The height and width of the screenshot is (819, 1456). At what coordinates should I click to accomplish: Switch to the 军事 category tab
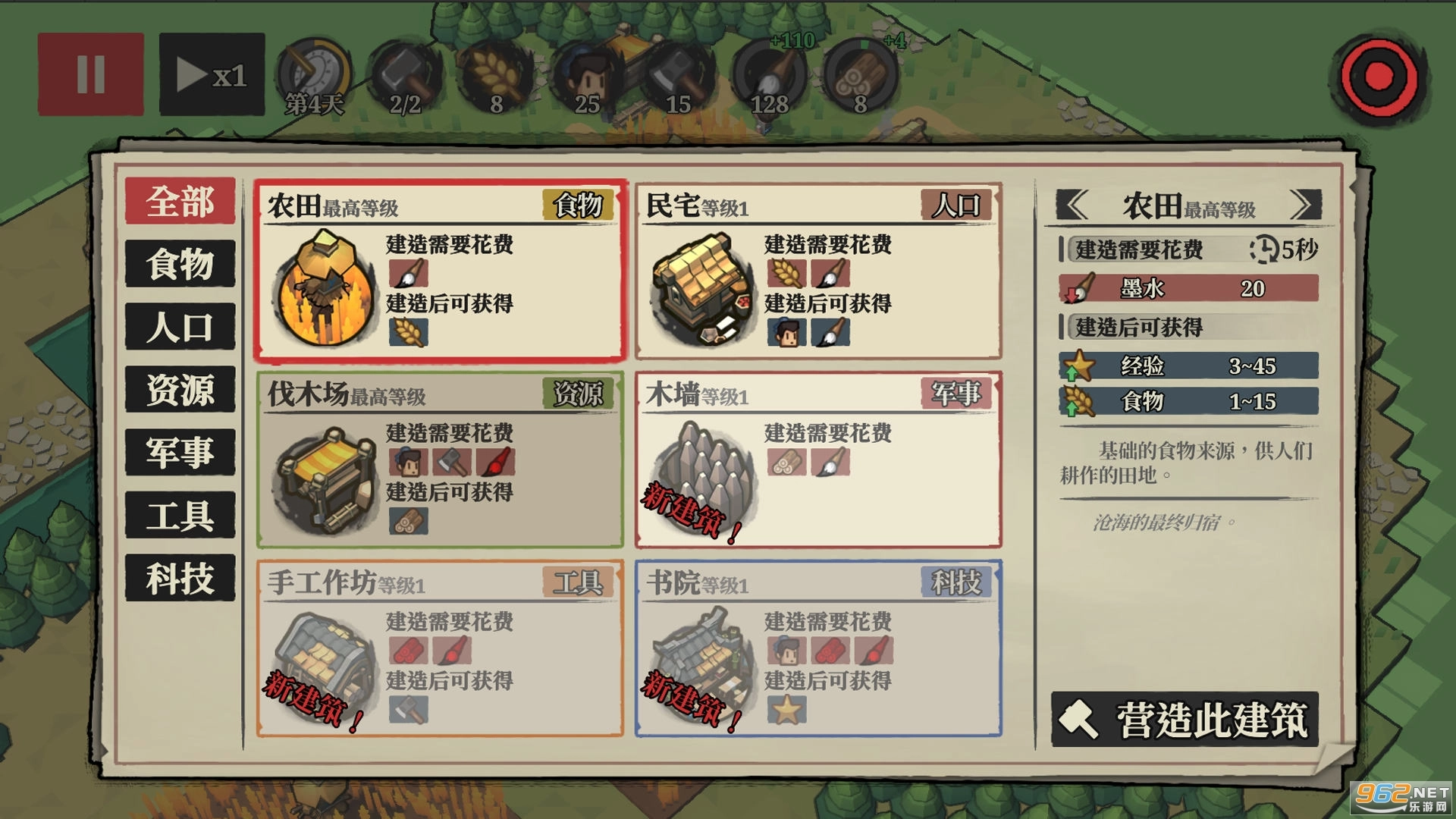[x=179, y=451]
